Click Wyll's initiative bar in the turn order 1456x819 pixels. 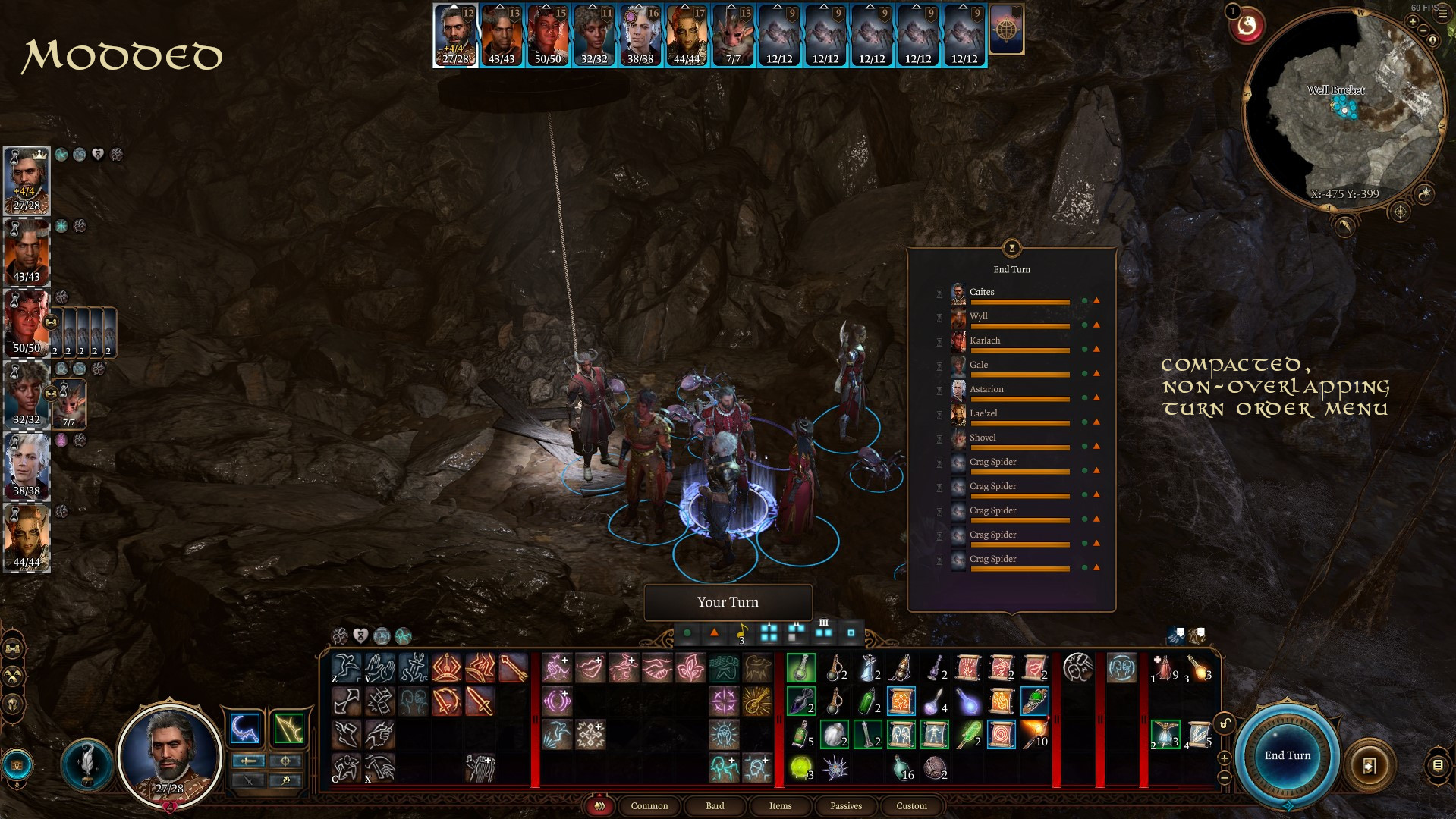pos(1020,326)
